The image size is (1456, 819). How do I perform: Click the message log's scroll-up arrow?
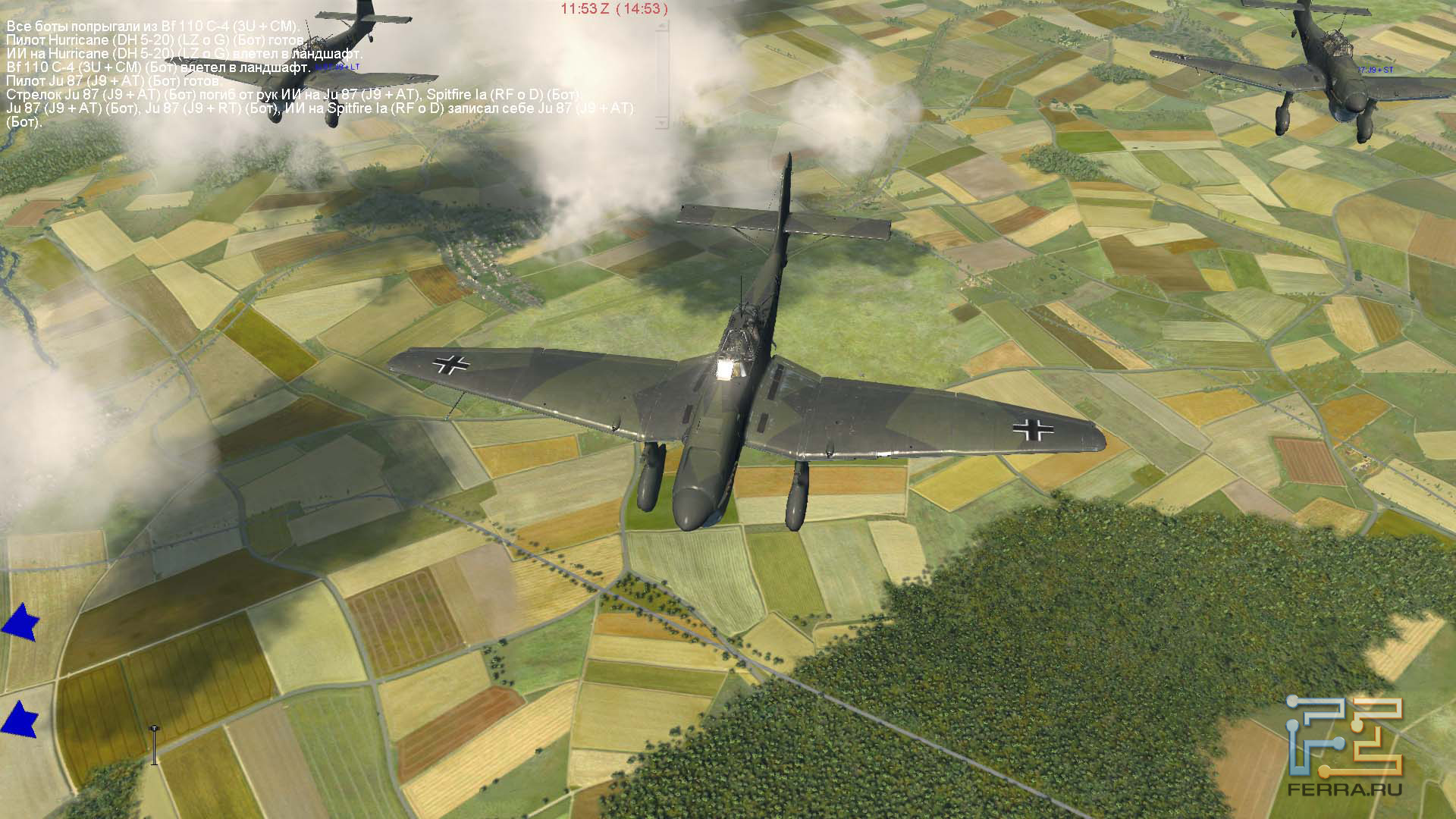click(x=662, y=25)
